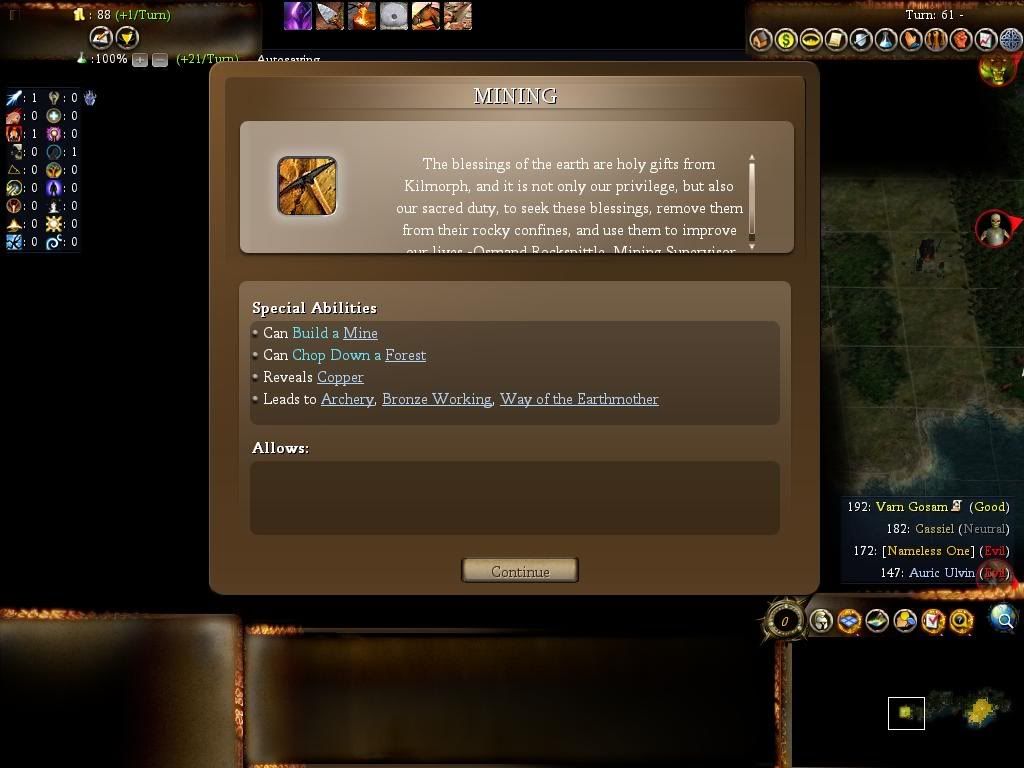The width and height of the screenshot is (1024, 768).
Task: View the Archery technology link
Action: pos(347,399)
